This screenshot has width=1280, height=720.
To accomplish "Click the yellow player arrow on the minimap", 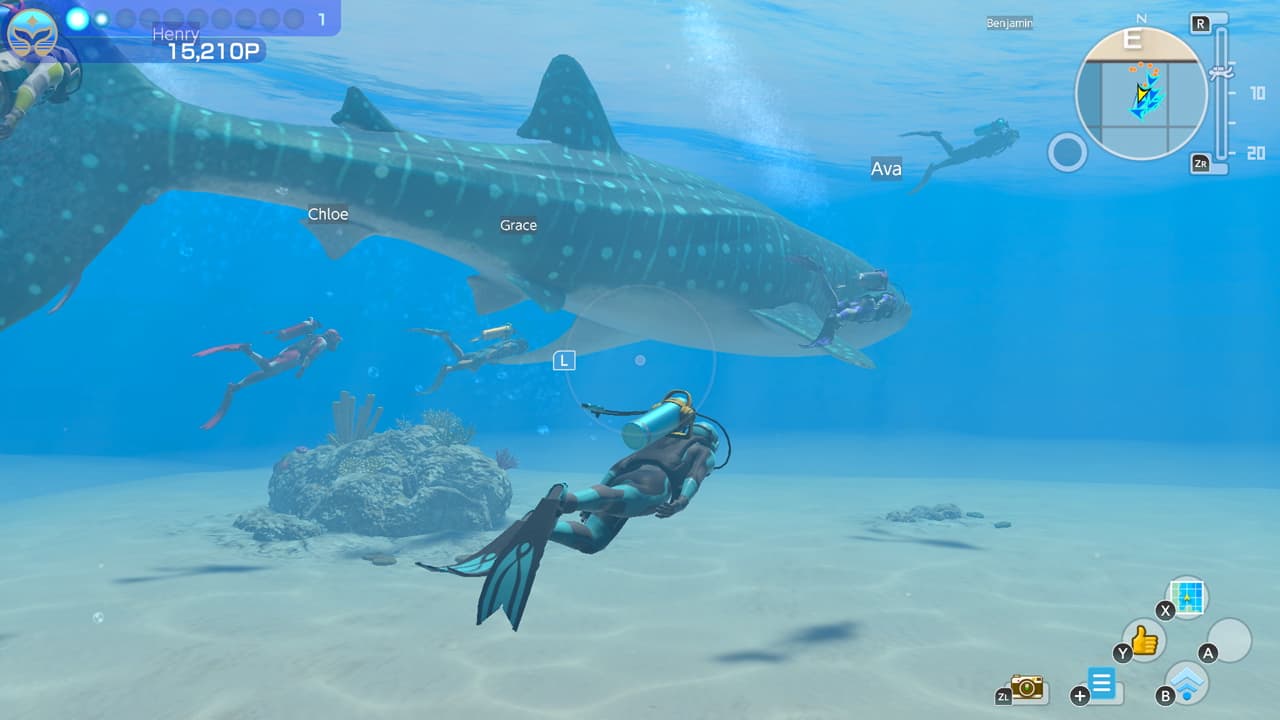I will 1142,92.
